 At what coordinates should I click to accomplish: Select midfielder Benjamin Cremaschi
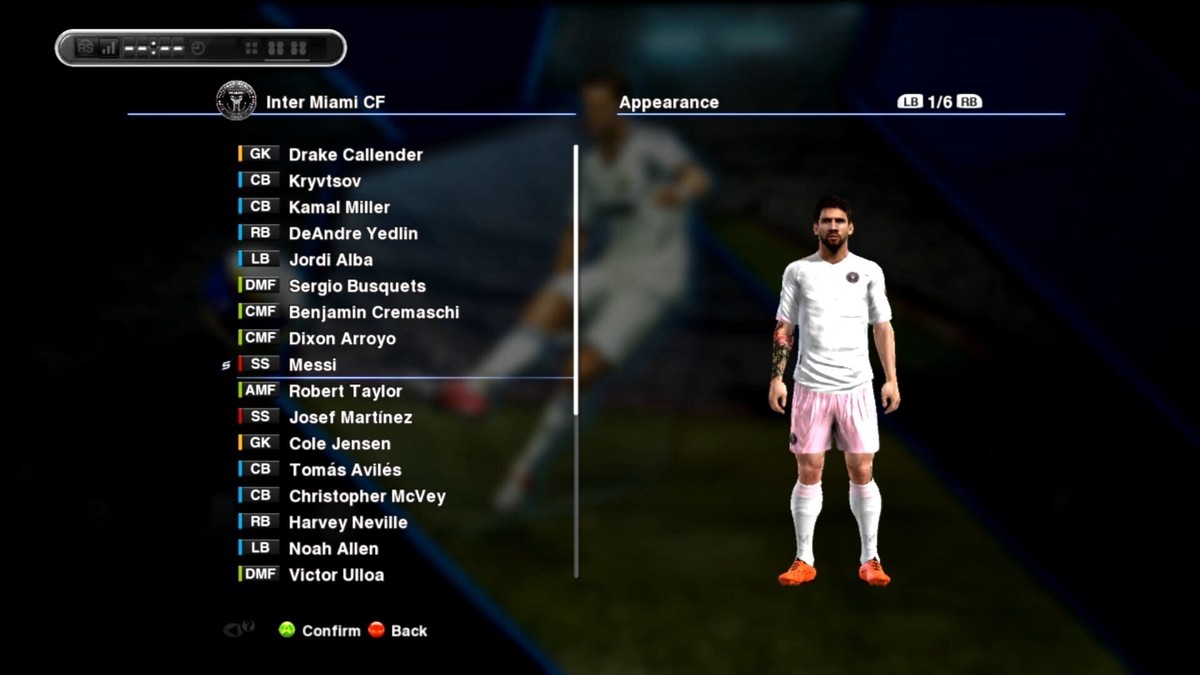coord(373,312)
